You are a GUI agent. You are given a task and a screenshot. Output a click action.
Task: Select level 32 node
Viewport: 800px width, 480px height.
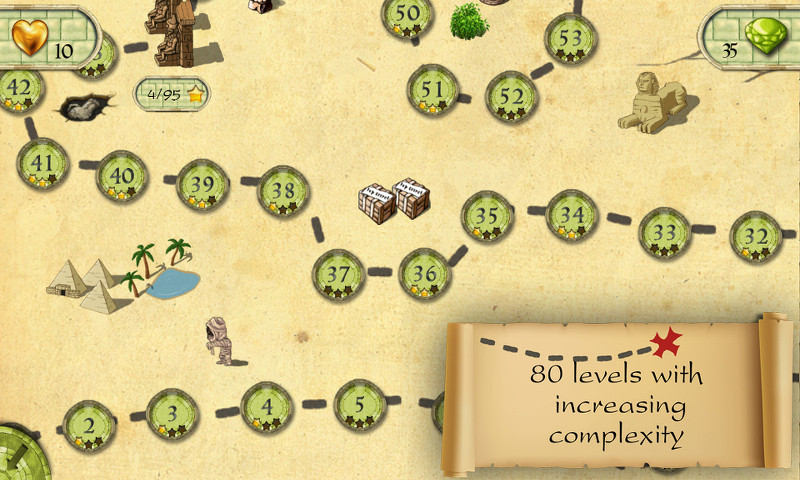pos(756,238)
